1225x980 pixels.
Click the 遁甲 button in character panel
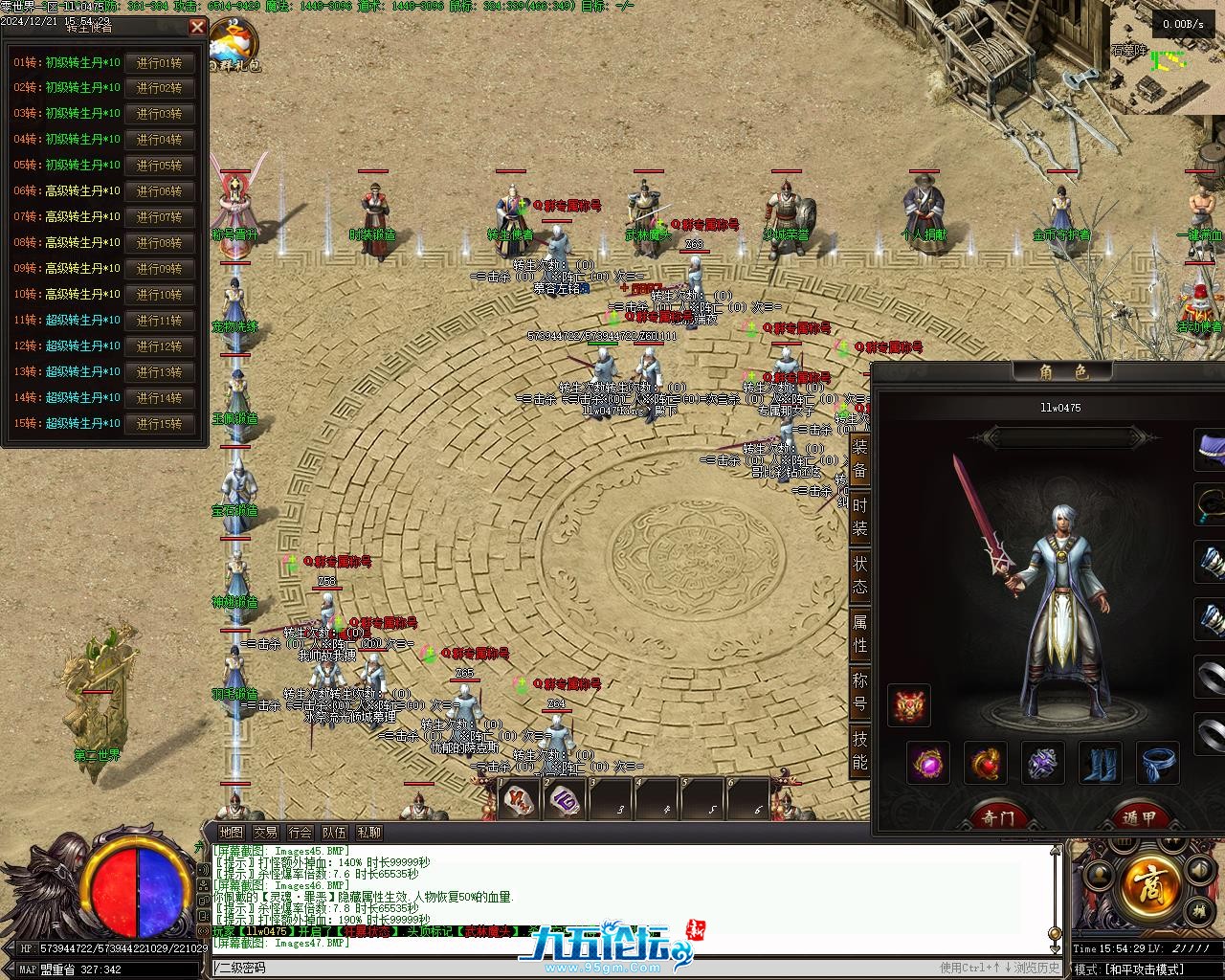pos(1139,817)
